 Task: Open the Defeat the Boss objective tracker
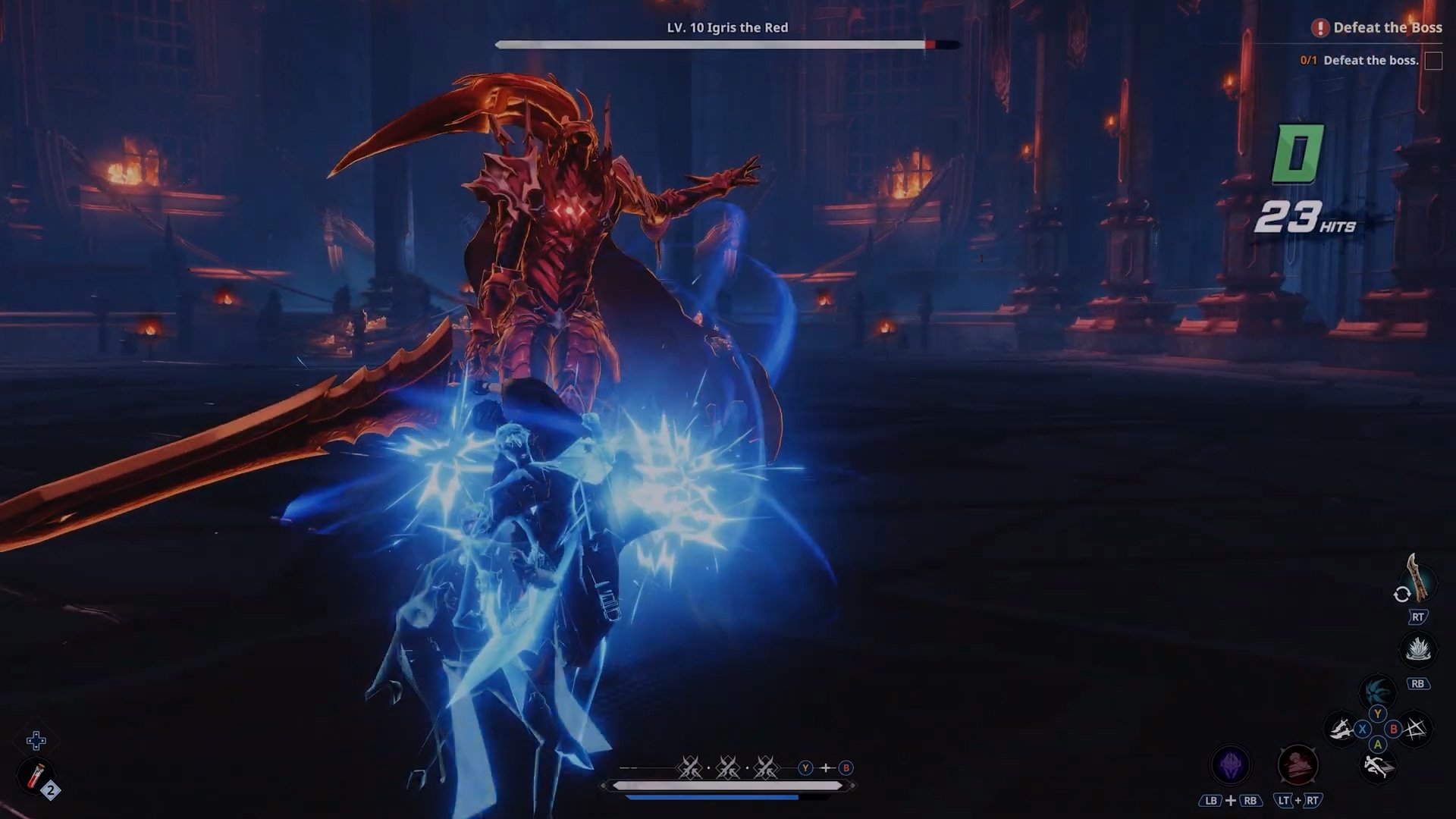pos(1377,28)
